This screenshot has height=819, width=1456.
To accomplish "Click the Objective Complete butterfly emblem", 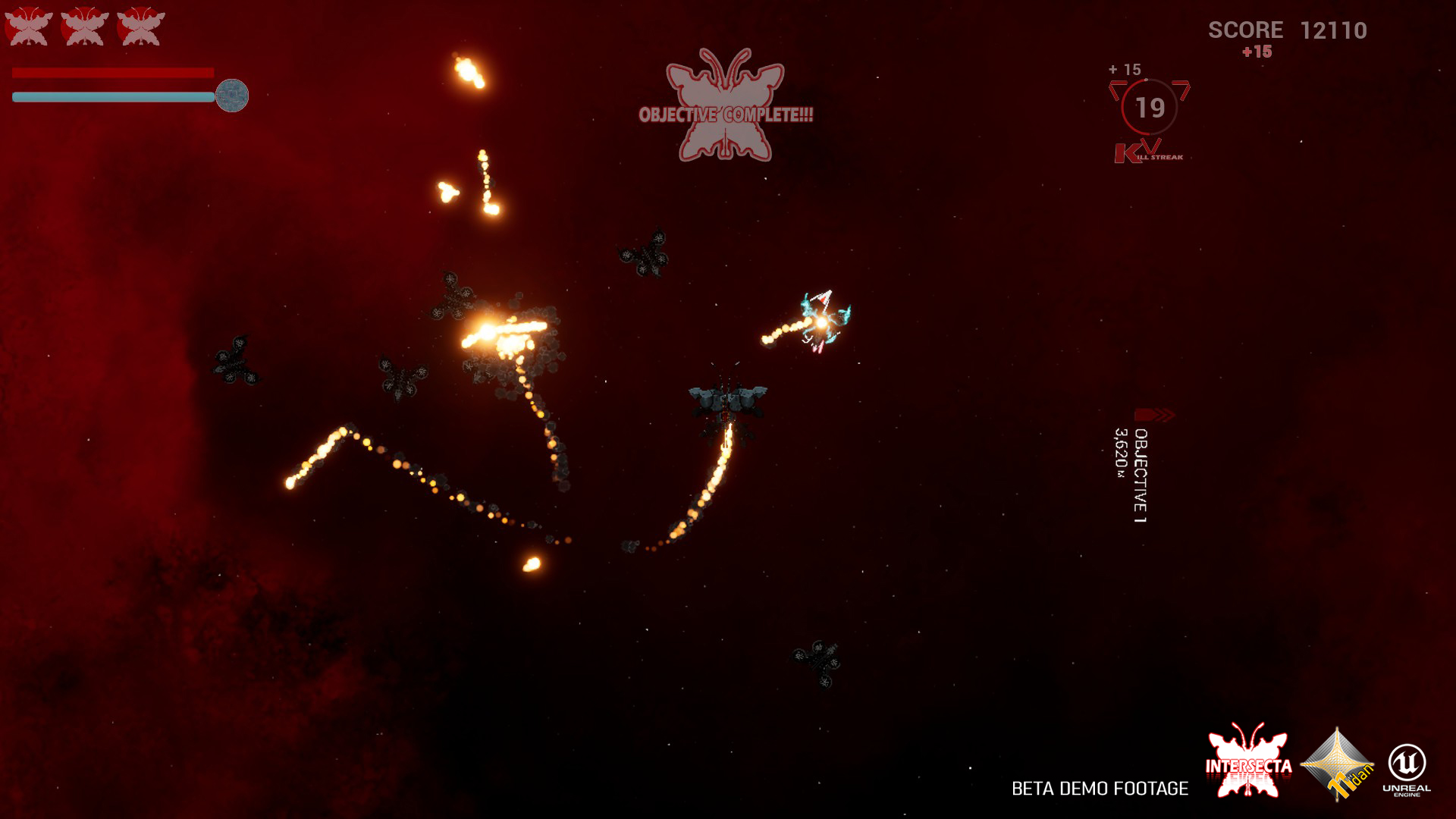I will (x=725, y=106).
